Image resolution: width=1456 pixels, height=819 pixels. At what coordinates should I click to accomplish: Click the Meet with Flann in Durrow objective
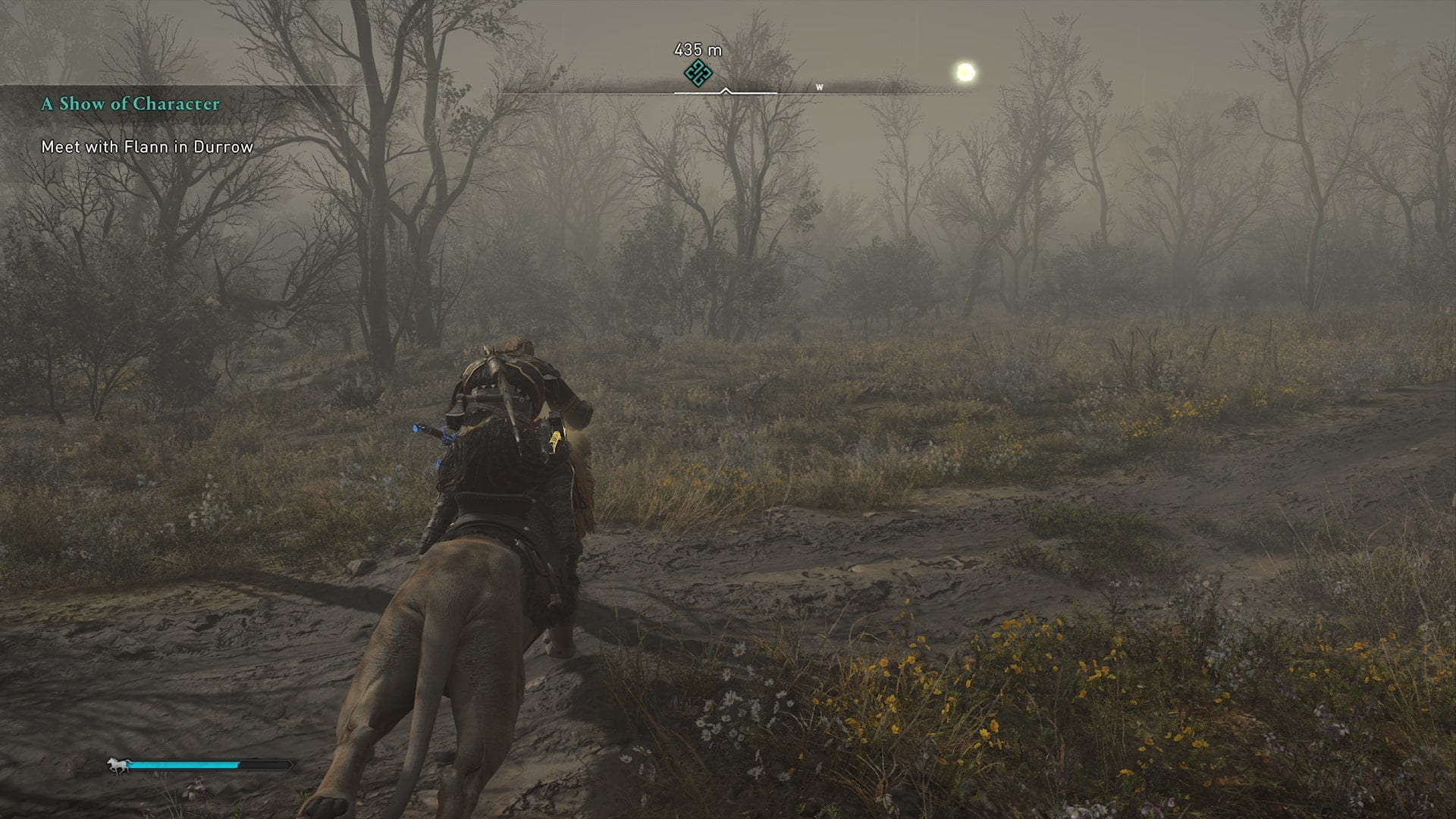point(147,147)
